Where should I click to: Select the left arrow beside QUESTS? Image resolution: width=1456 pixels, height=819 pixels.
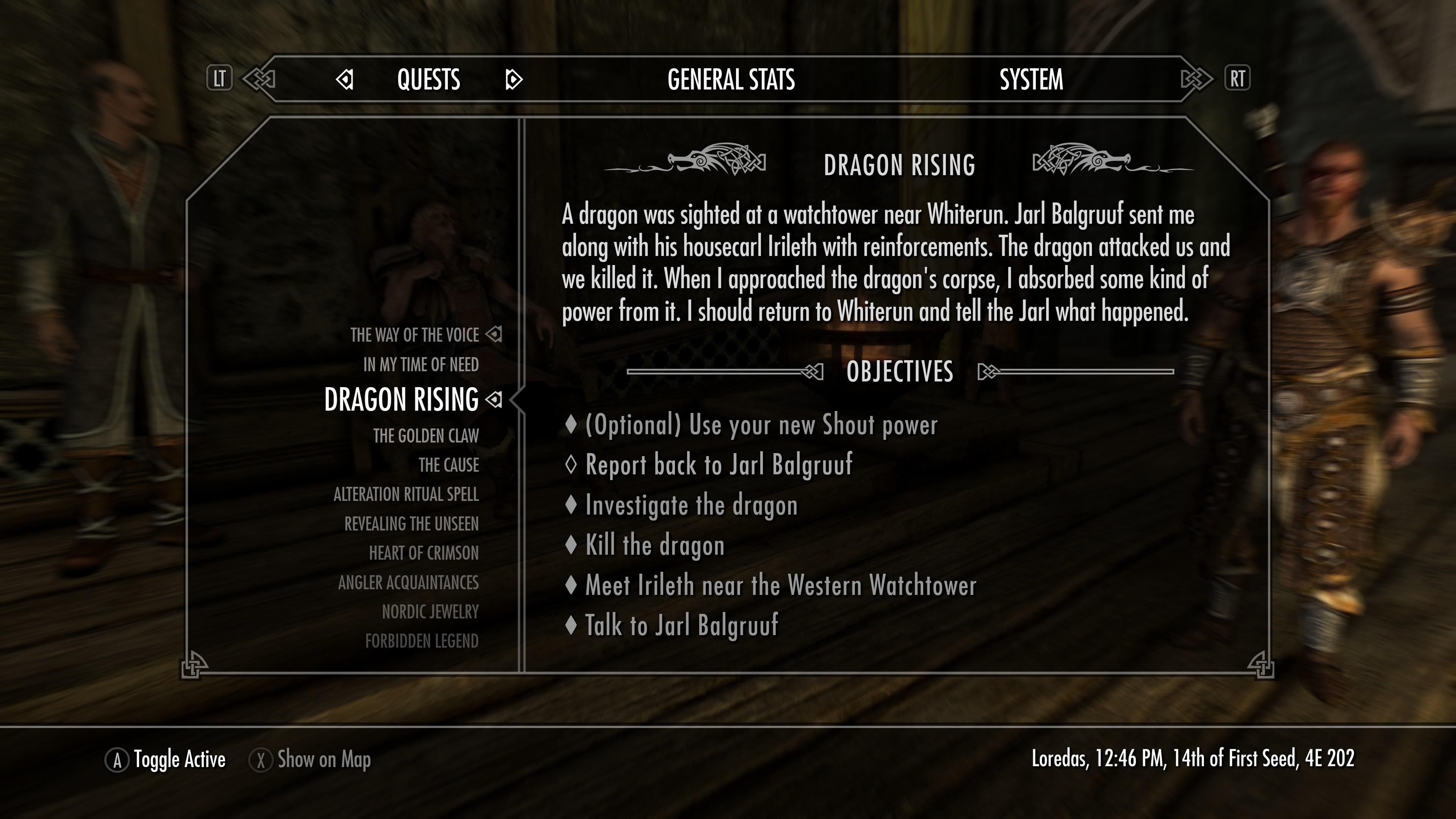coord(345,80)
